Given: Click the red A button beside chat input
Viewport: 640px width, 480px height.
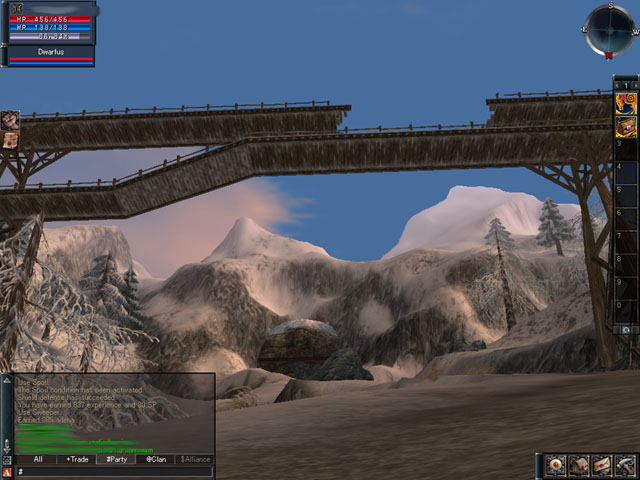Looking at the screenshot, I should pyautogui.click(x=7, y=471).
